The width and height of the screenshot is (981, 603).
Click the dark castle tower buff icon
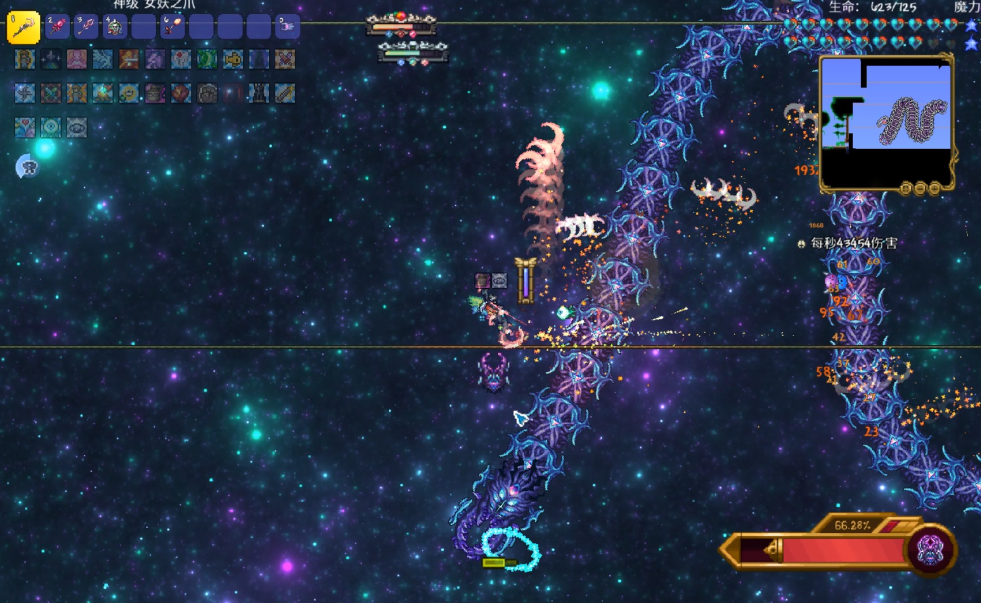pyautogui.click(x=259, y=93)
